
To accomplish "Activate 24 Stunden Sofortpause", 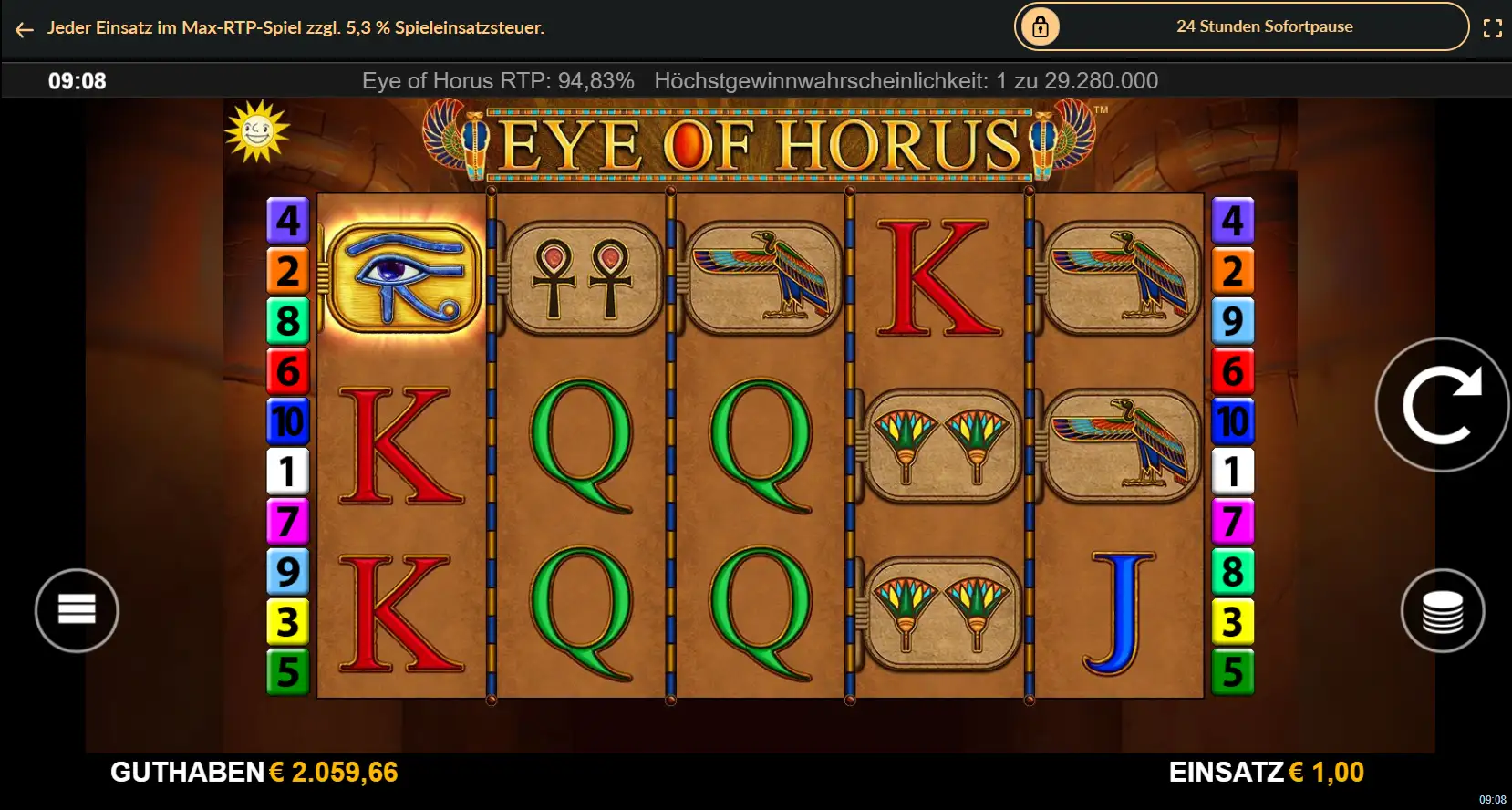I will click(1265, 26).
